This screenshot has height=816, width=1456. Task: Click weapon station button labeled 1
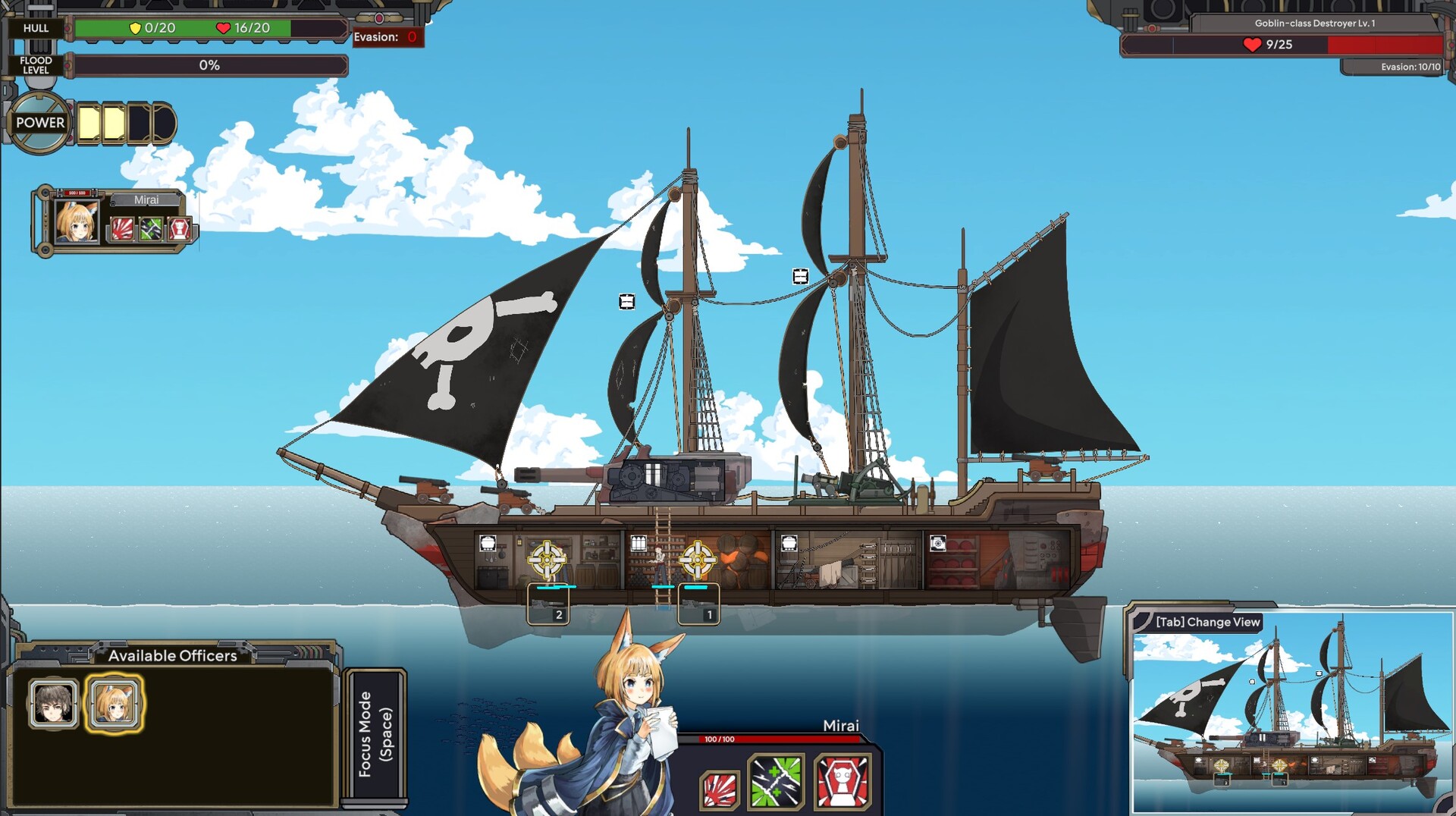tap(708, 617)
